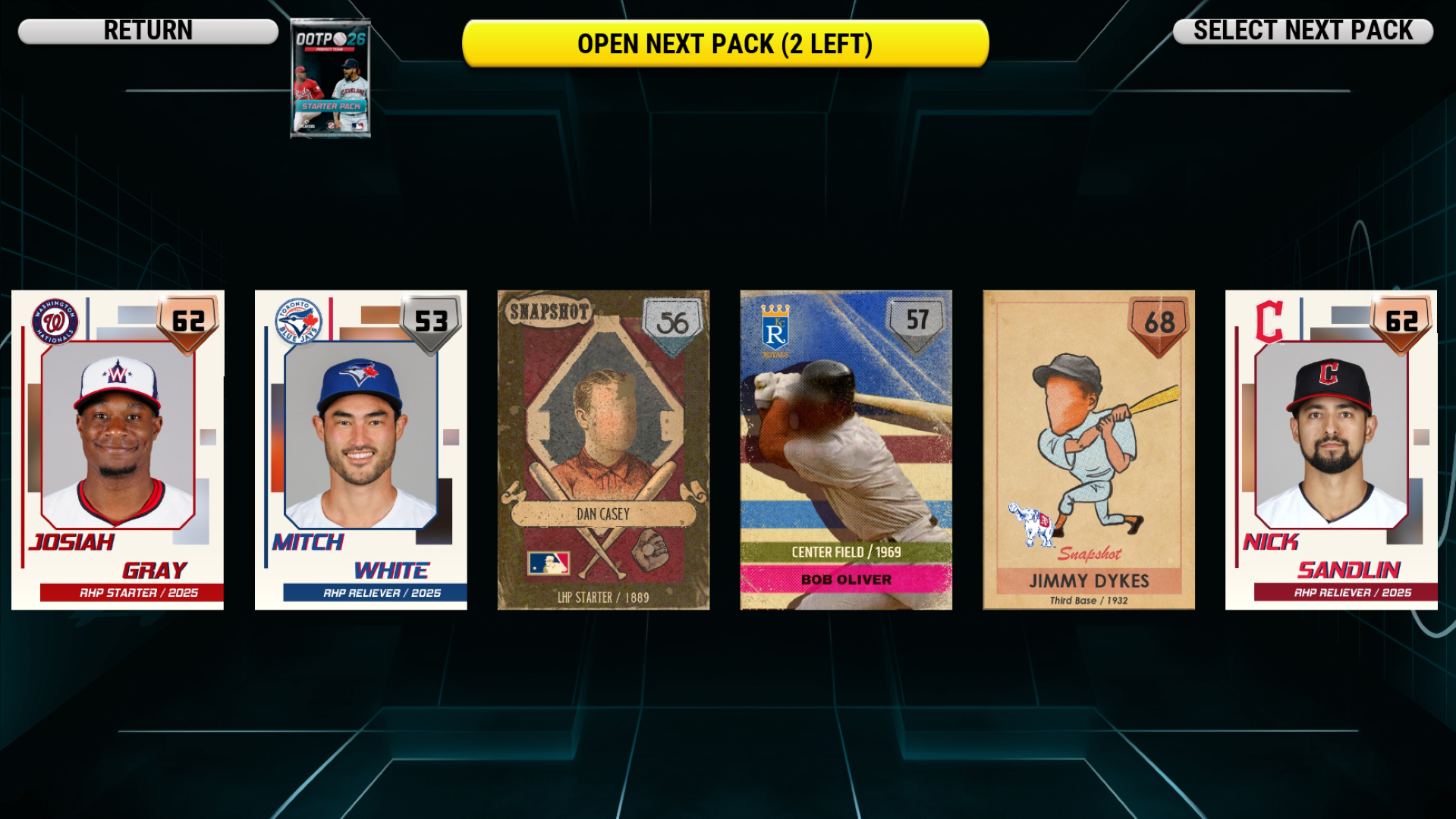Click the RETURN button
1456x819 pixels.
[x=148, y=30]
